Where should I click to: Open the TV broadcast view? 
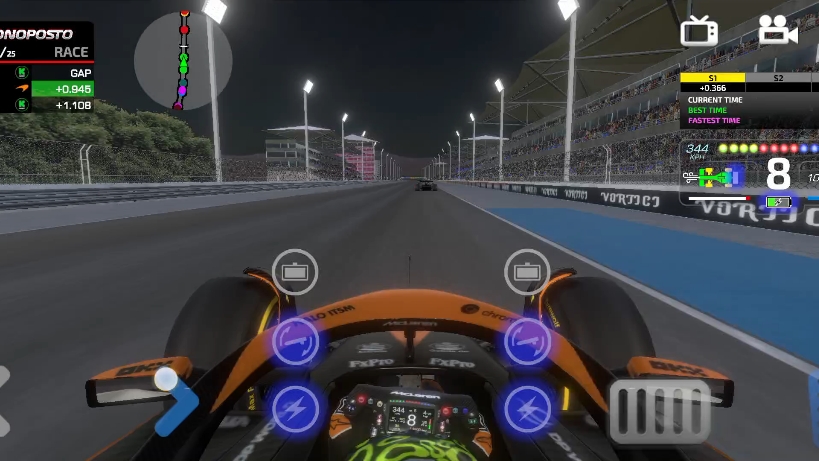699,32
